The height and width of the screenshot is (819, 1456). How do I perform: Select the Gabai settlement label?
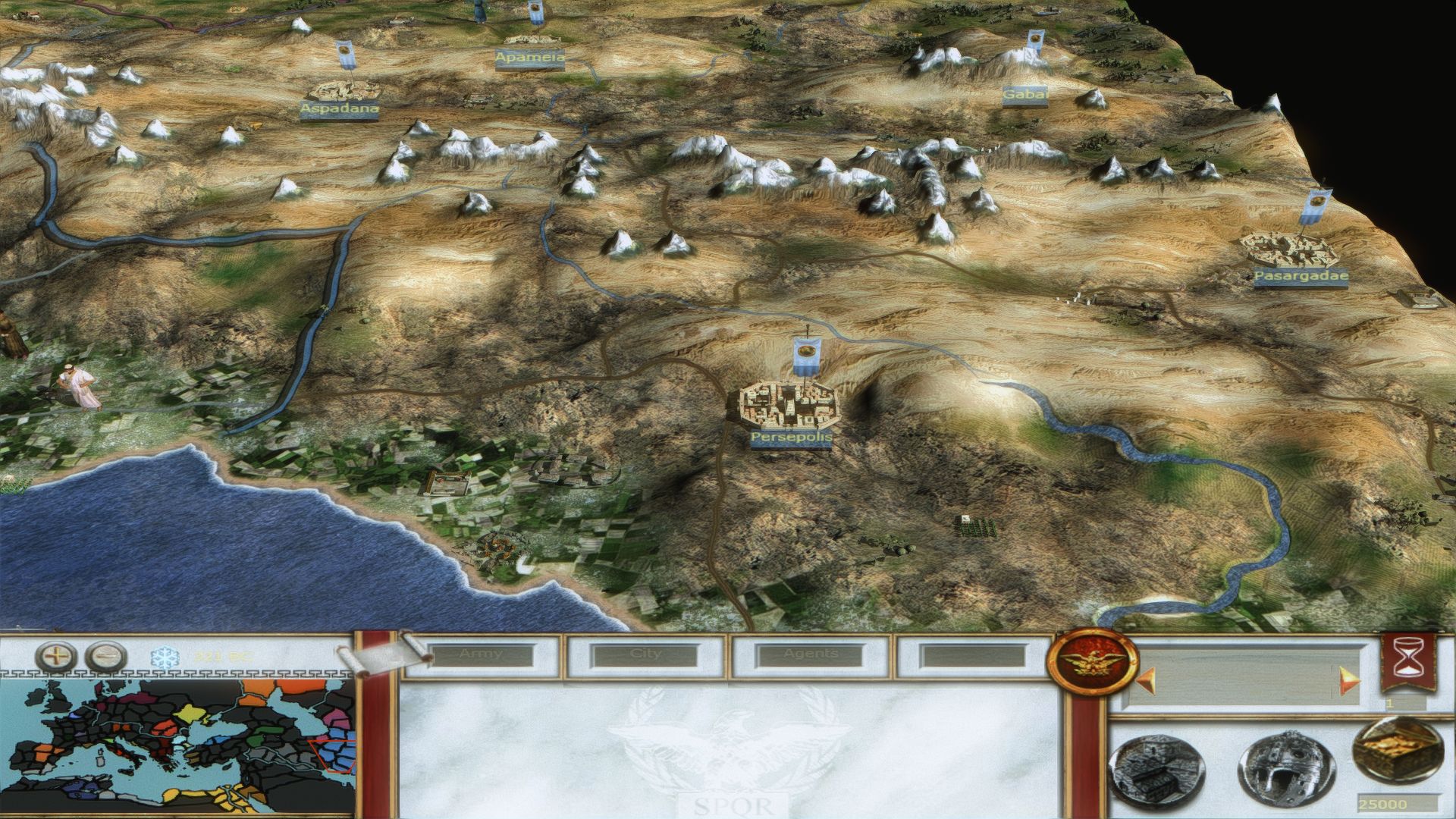click(1025, 96)
